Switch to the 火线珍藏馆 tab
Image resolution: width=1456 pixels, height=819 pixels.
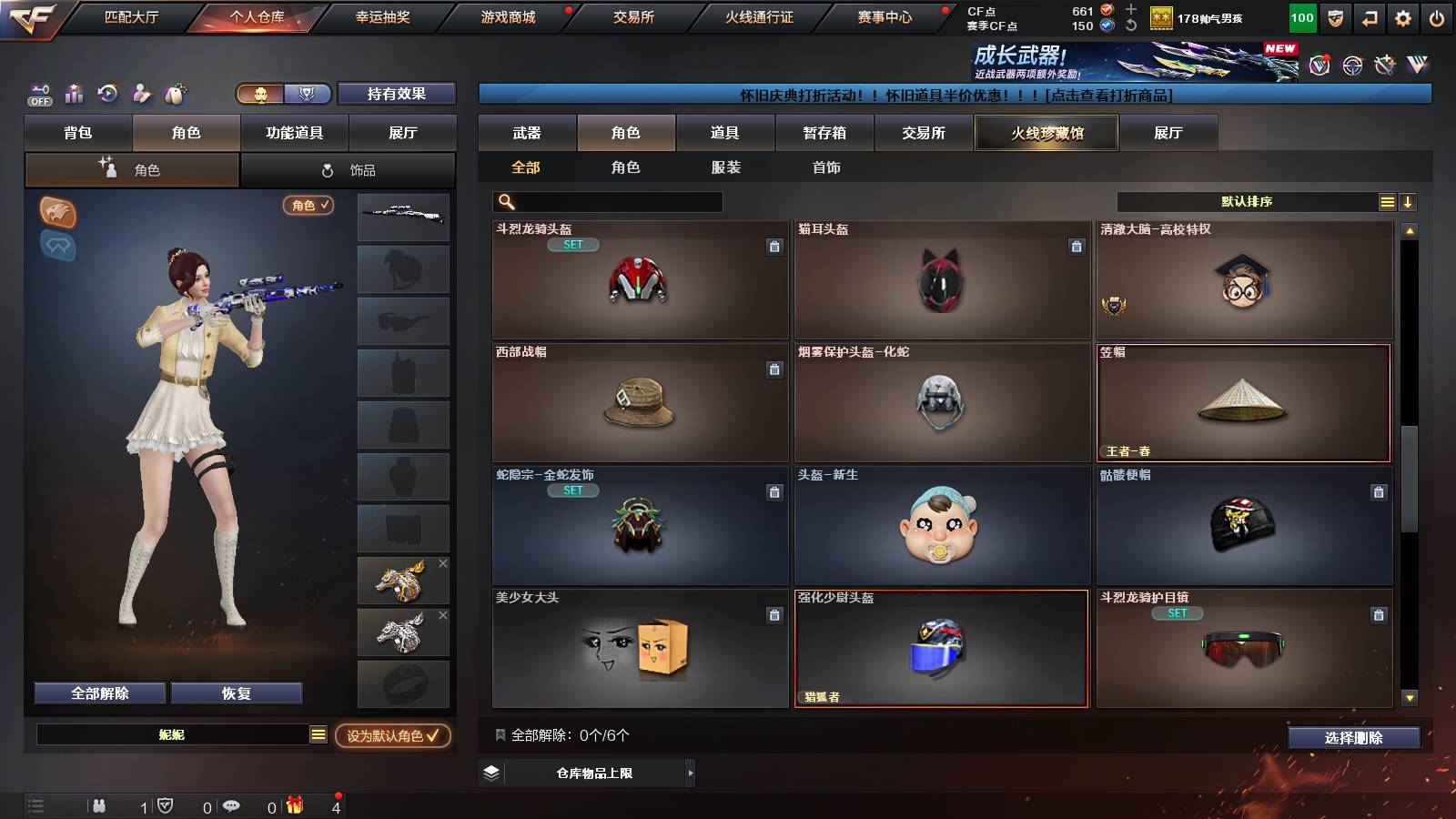(x=1045, y=133)
